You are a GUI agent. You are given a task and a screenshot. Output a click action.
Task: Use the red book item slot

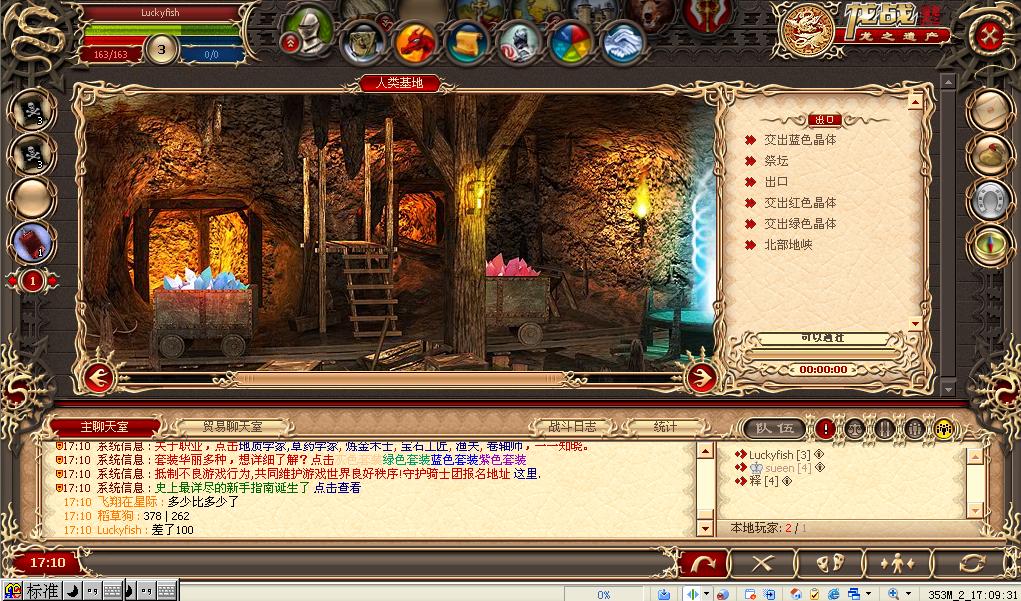(32, 242)
